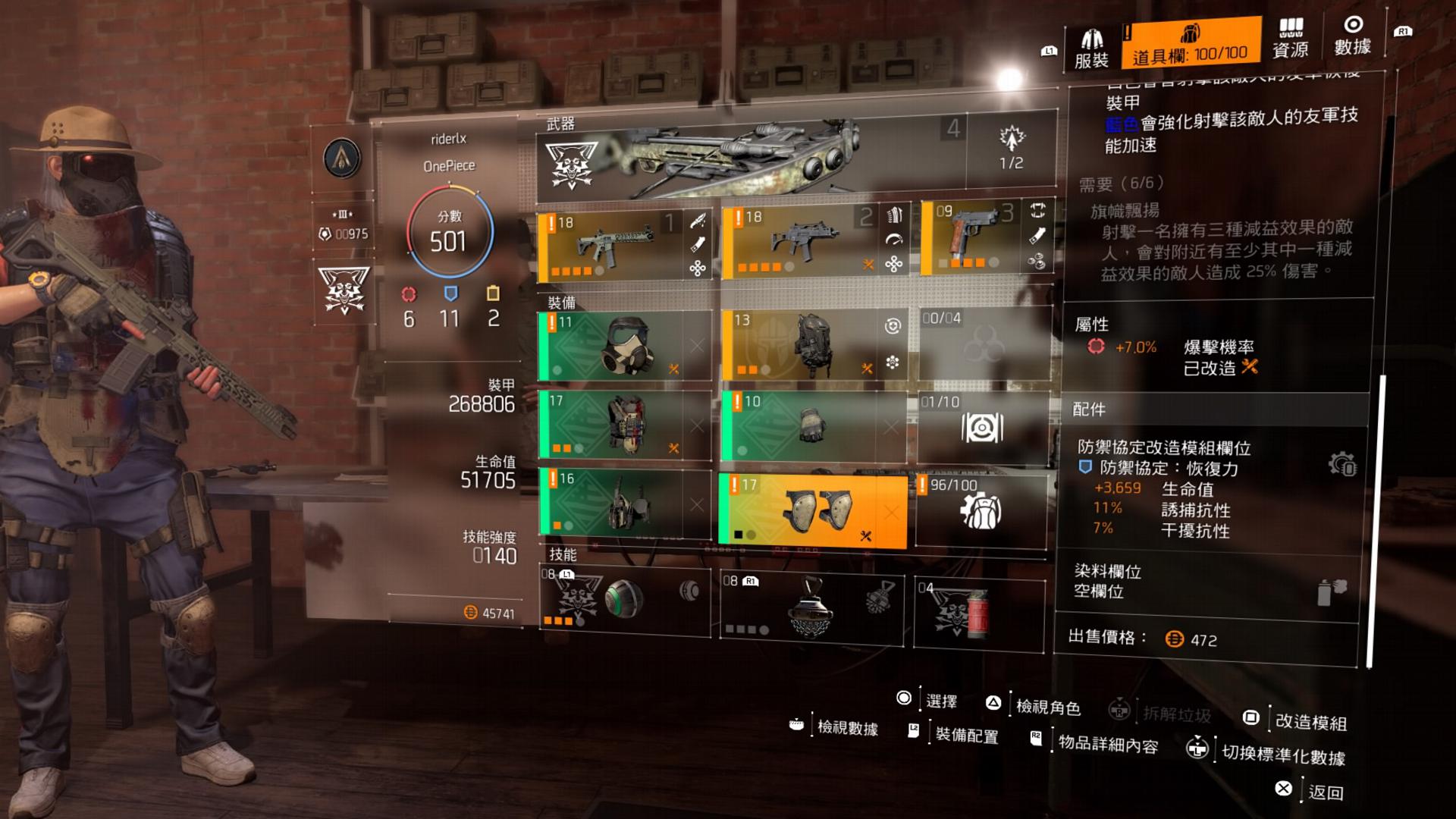Show the 數據 stats tab

click(1352, 36)
